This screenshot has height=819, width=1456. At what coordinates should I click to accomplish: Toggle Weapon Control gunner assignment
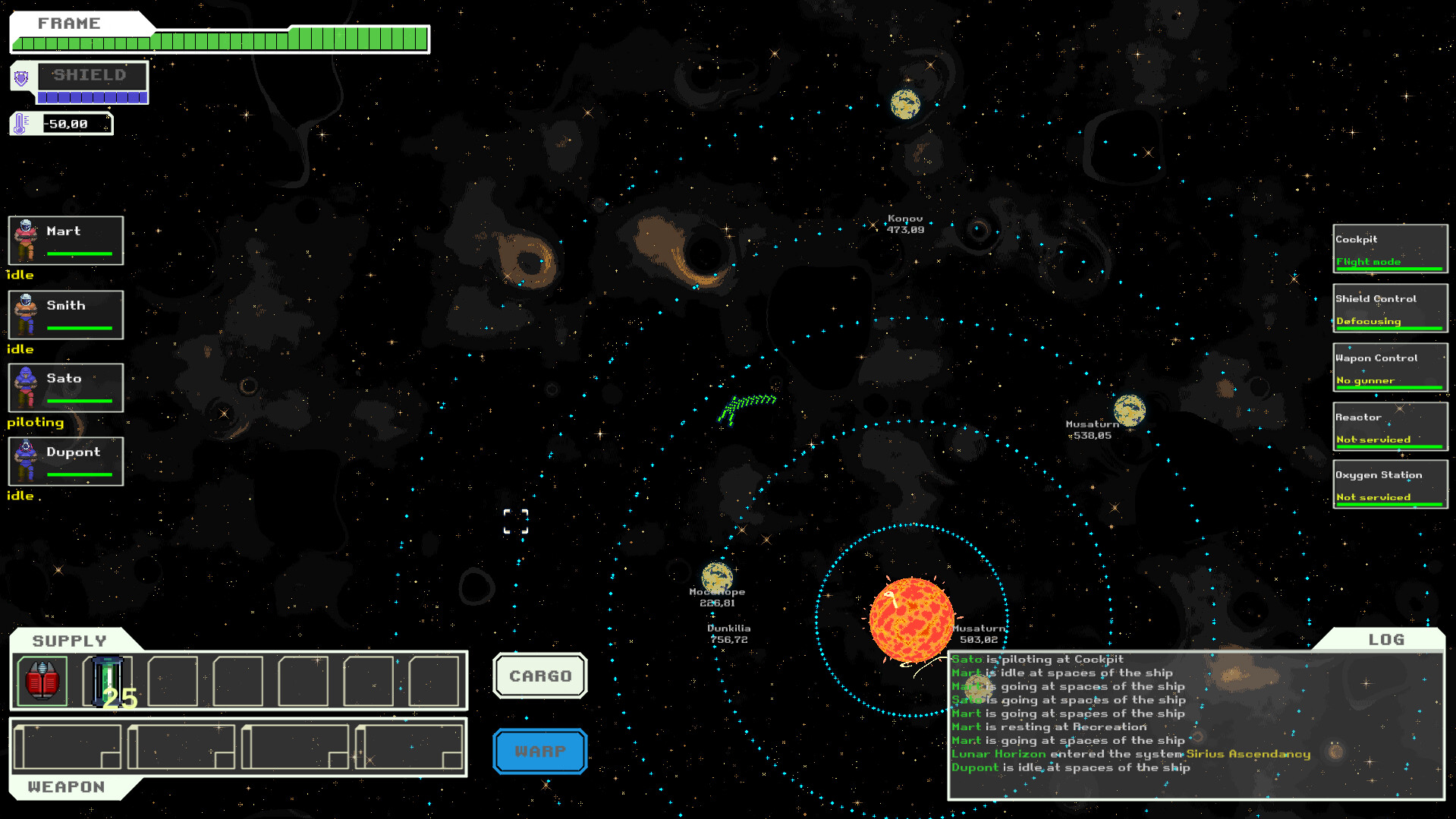tap(1389, 367)
